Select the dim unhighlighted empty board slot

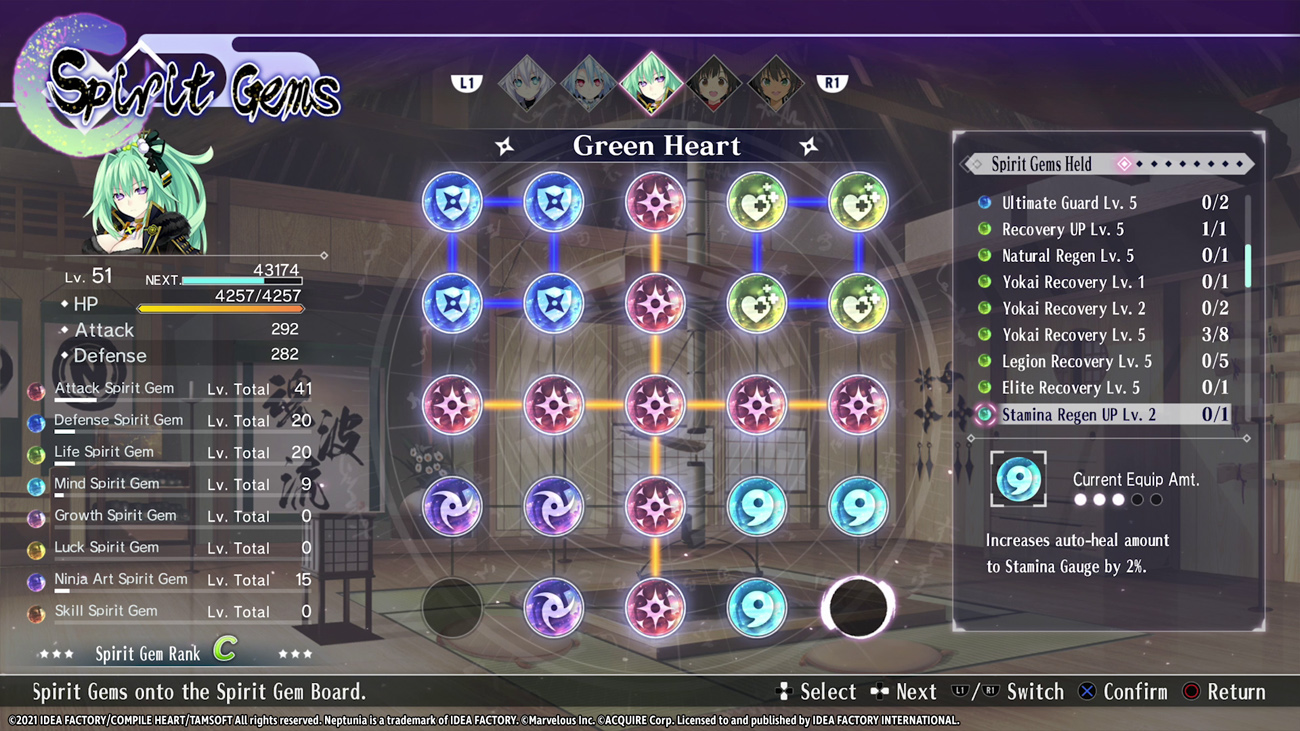(452, 608)
